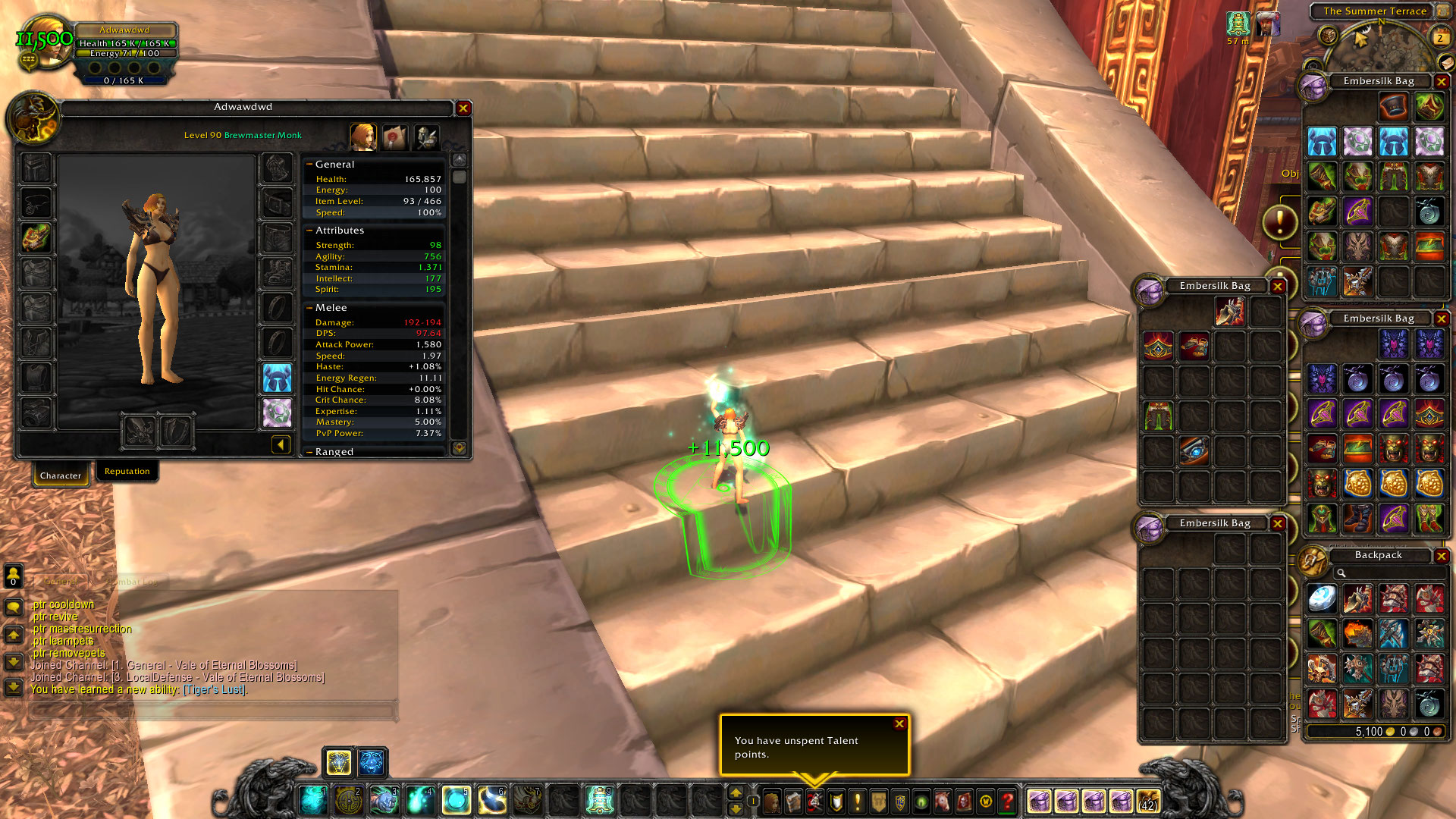Close the Backpack window
The height and width of the screenshot is (819, 1456).
pyautogui.click(x=1442, y=556)
